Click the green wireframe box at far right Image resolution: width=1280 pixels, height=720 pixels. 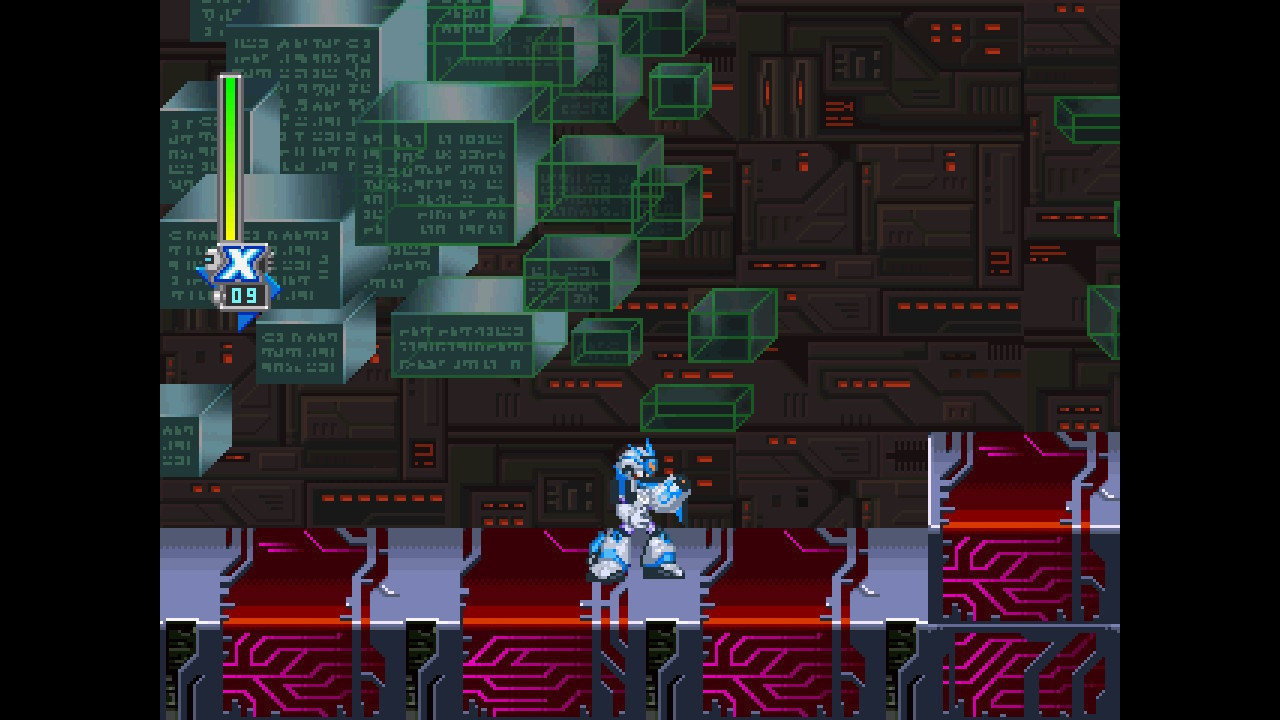point(1083,120)
